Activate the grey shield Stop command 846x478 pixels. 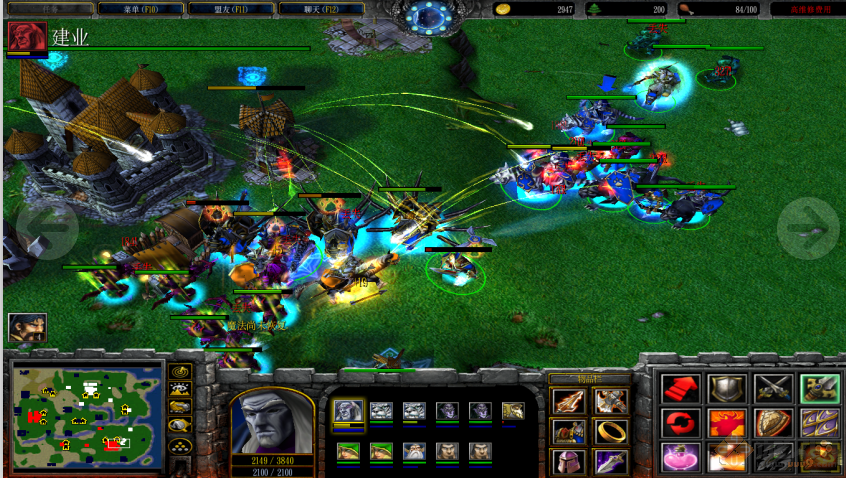[727, 388]
